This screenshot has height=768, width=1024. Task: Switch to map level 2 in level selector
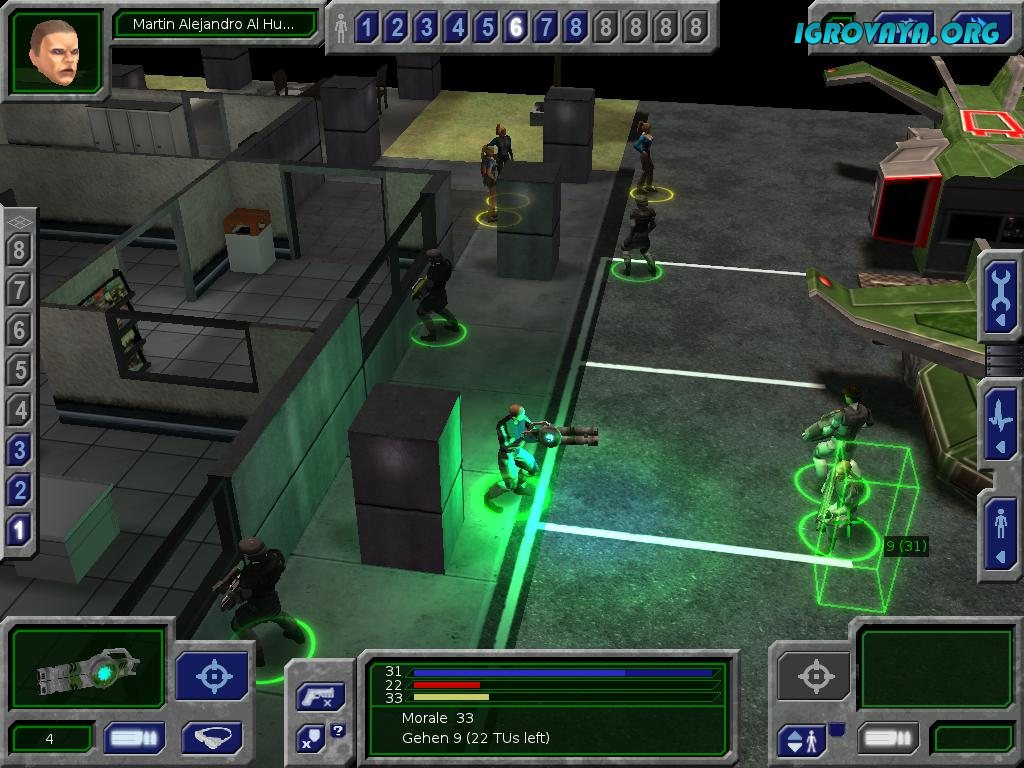(19, 490)
